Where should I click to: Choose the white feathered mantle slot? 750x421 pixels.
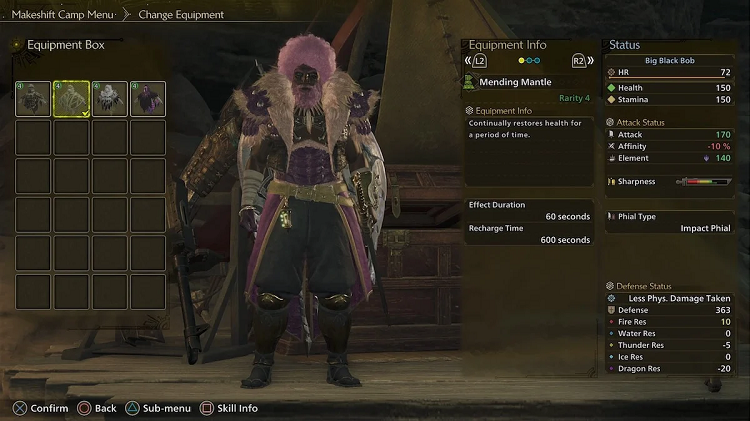[109, 99]
